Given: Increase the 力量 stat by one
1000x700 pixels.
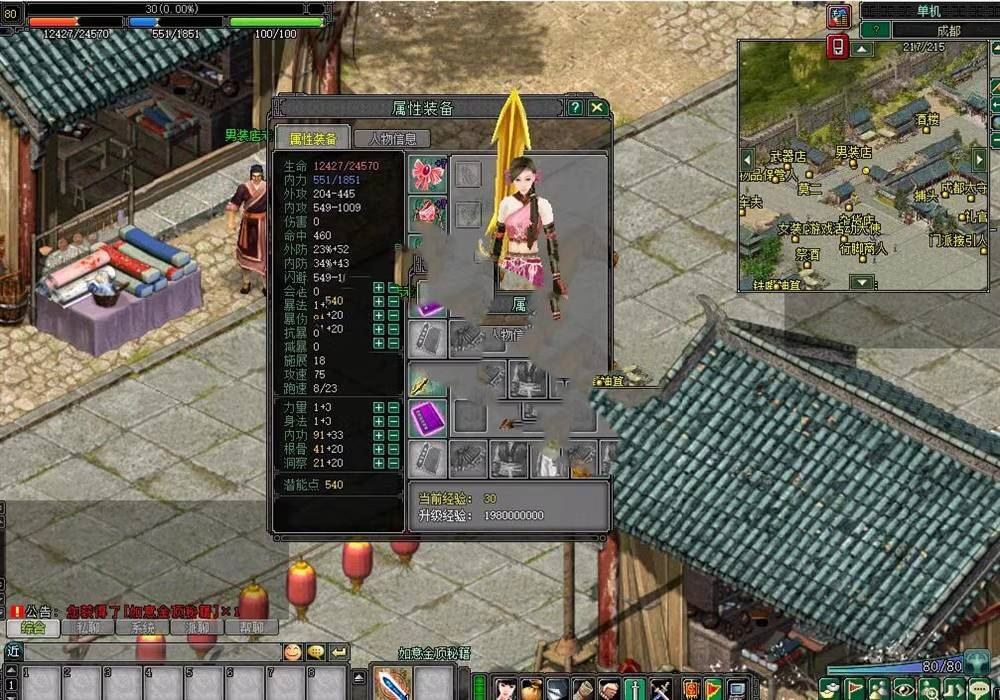Looking at the screenshot, I should (379, 408).
